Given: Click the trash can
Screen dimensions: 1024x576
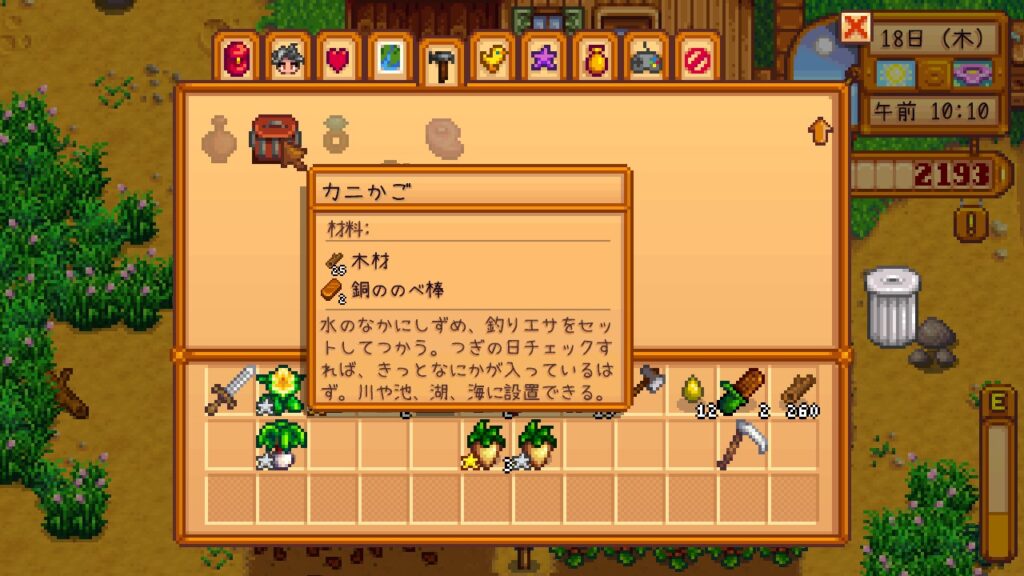Looking at the screenshot, I should (891, 305).
